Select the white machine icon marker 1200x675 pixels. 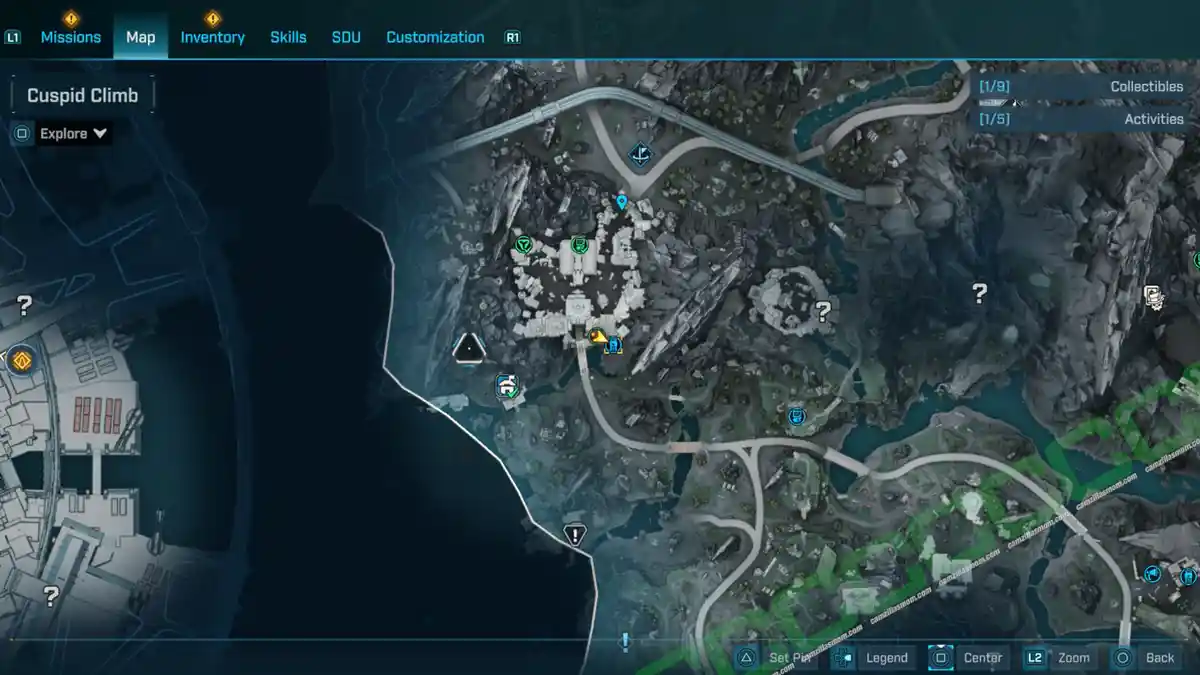tap(1154, 295)
